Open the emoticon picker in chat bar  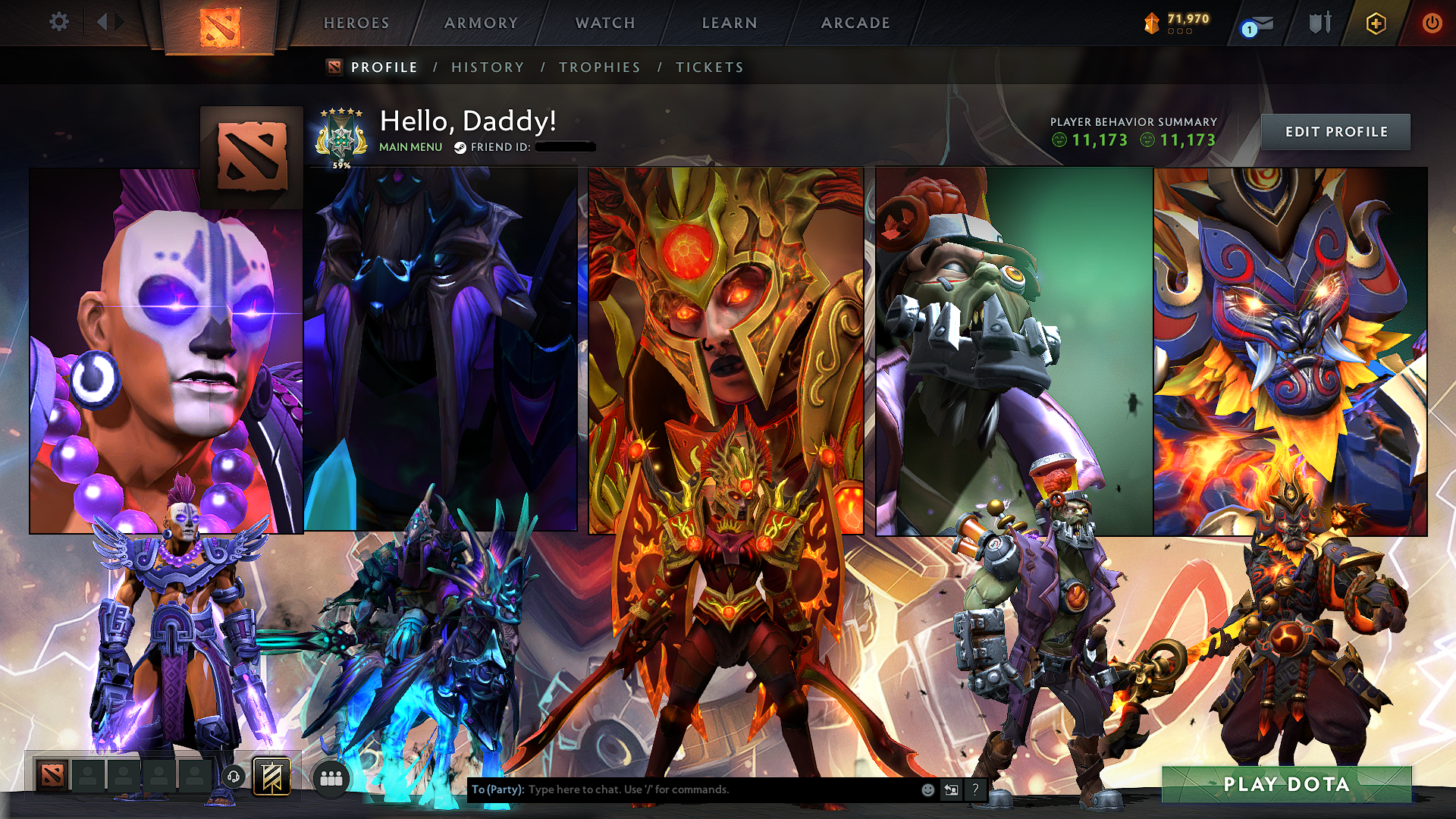[x=927, y=789]
